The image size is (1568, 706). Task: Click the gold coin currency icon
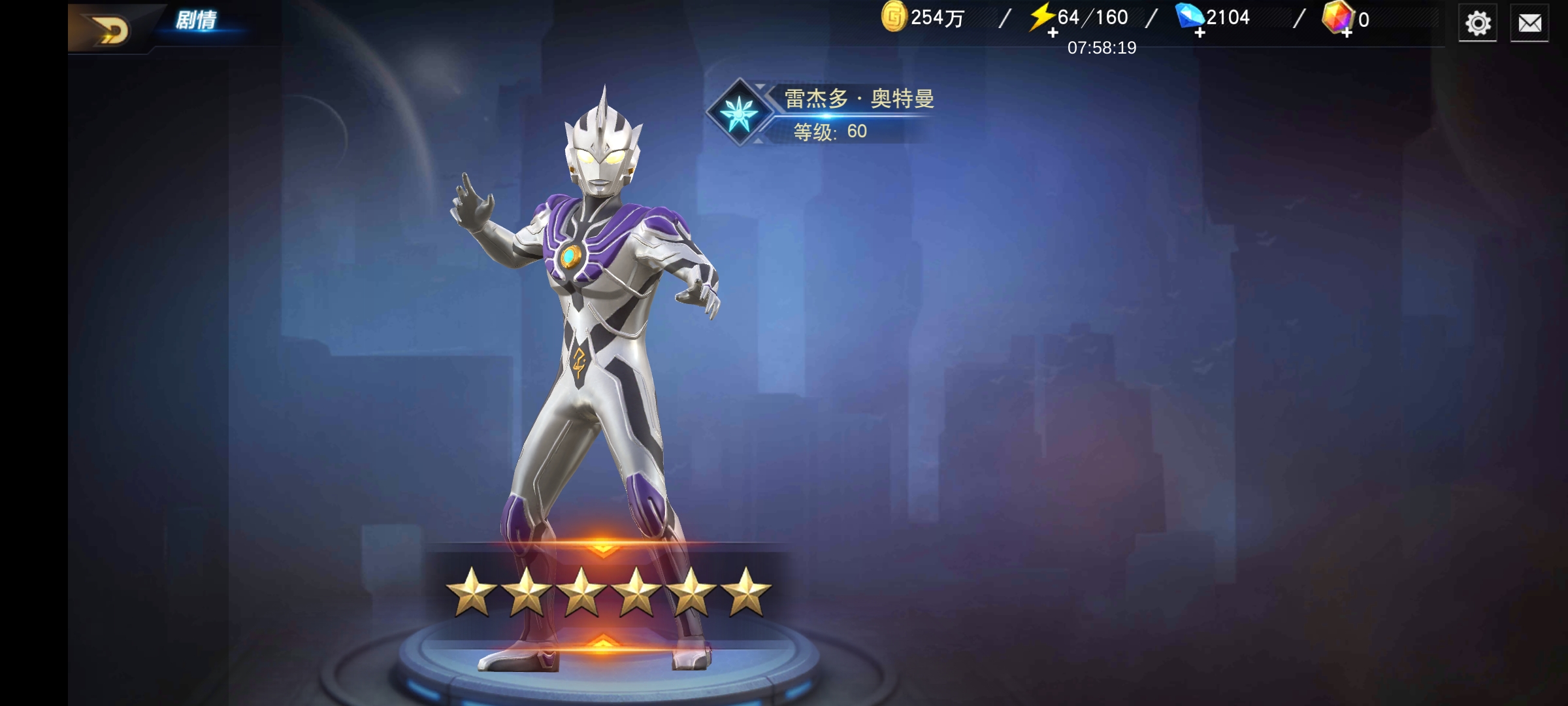click(x=896, y=20)
